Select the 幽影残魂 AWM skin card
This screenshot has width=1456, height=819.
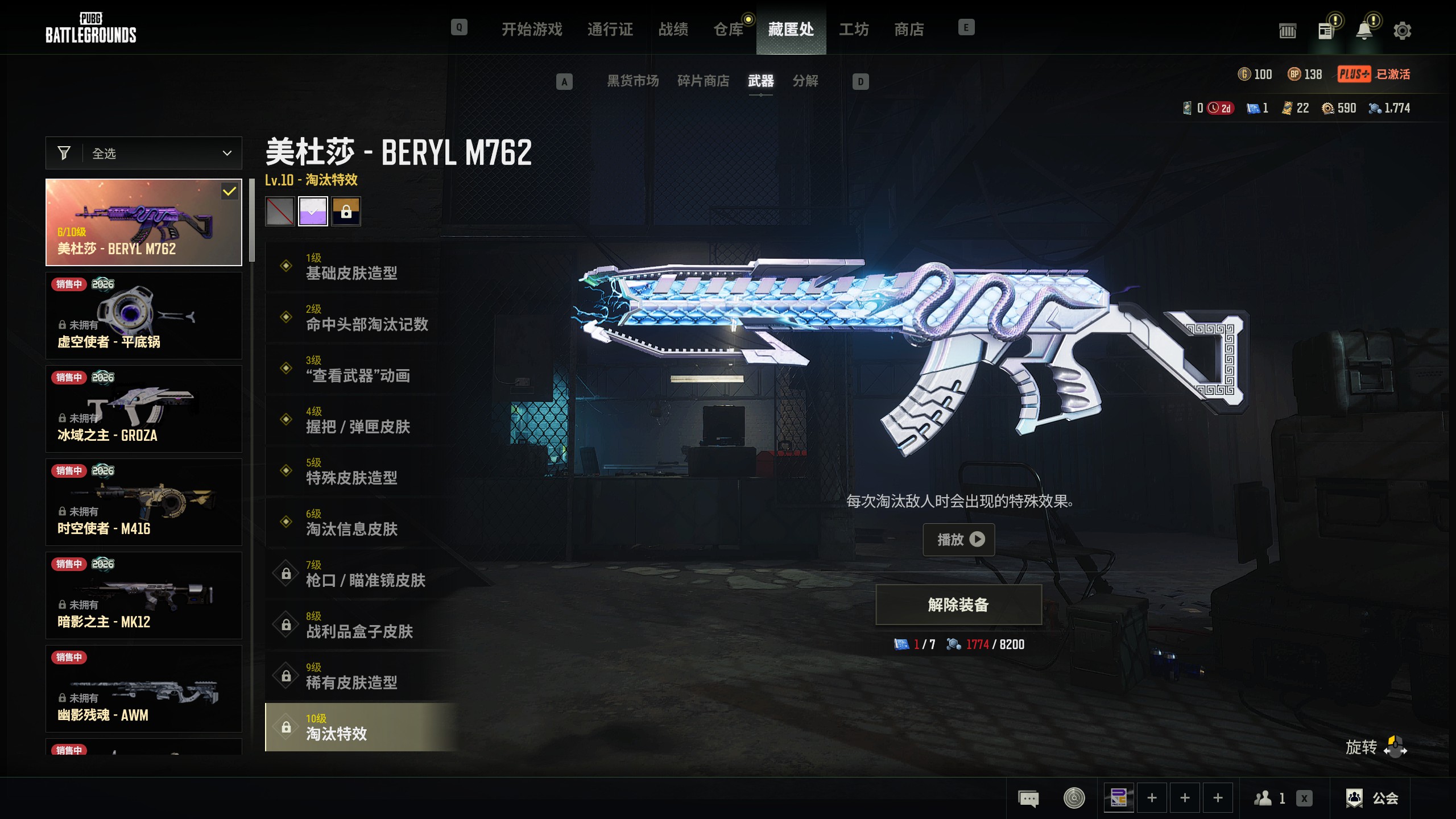click(x=144, y=689)
